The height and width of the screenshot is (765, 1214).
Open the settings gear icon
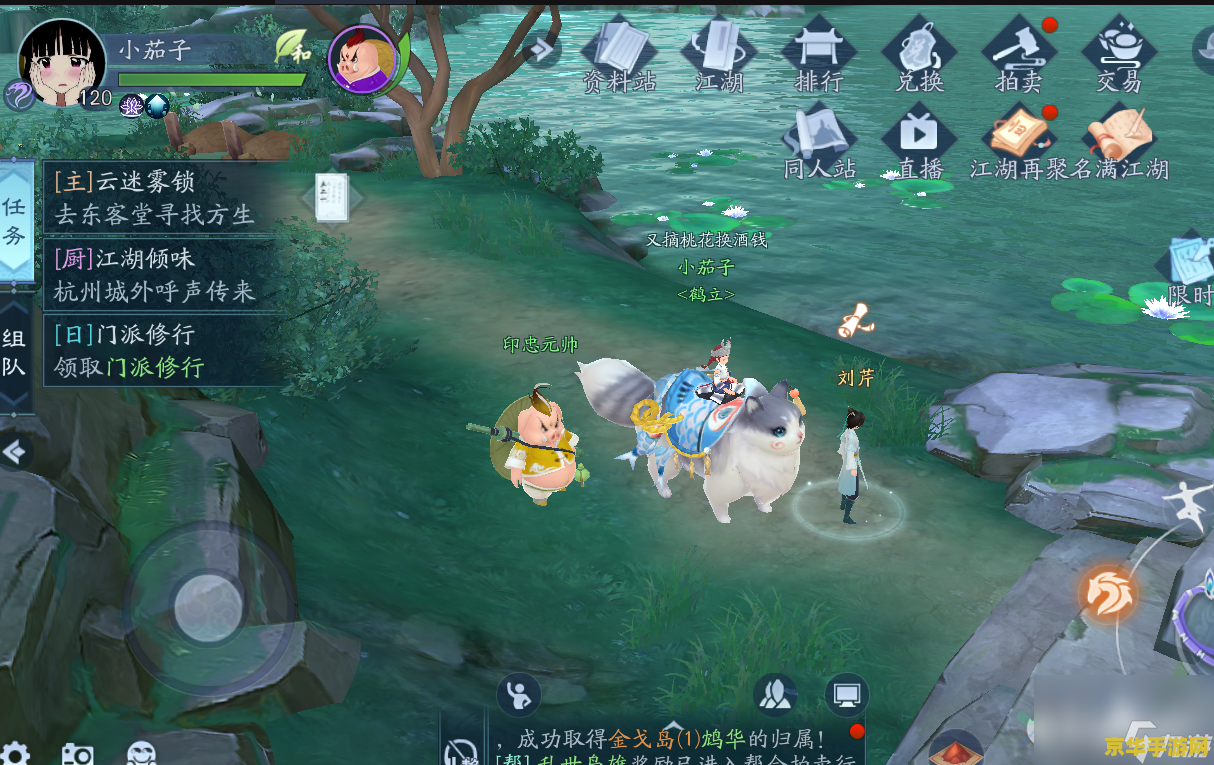tap(14, 754)
